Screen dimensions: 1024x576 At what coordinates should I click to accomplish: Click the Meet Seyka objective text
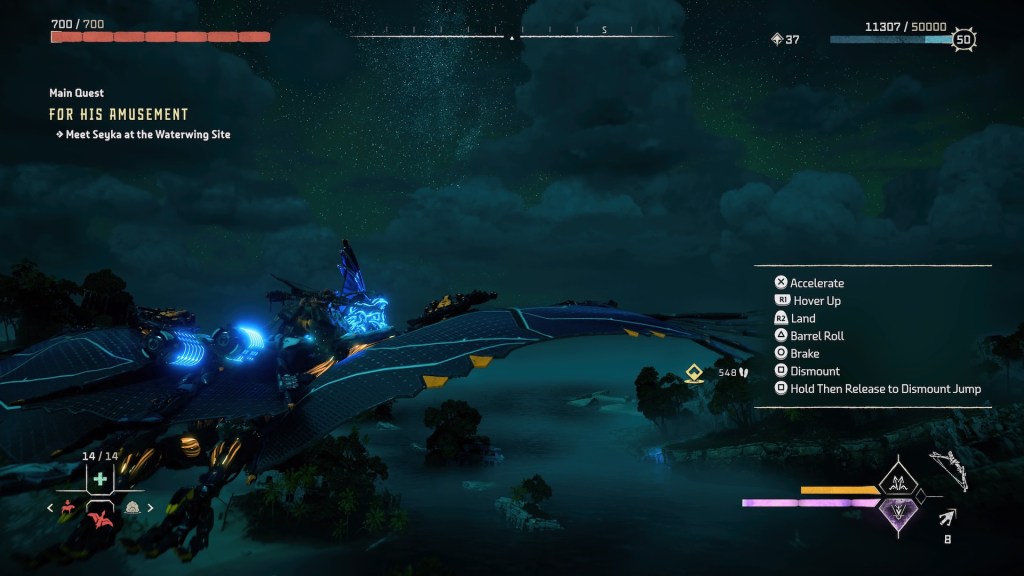point(147,134)
